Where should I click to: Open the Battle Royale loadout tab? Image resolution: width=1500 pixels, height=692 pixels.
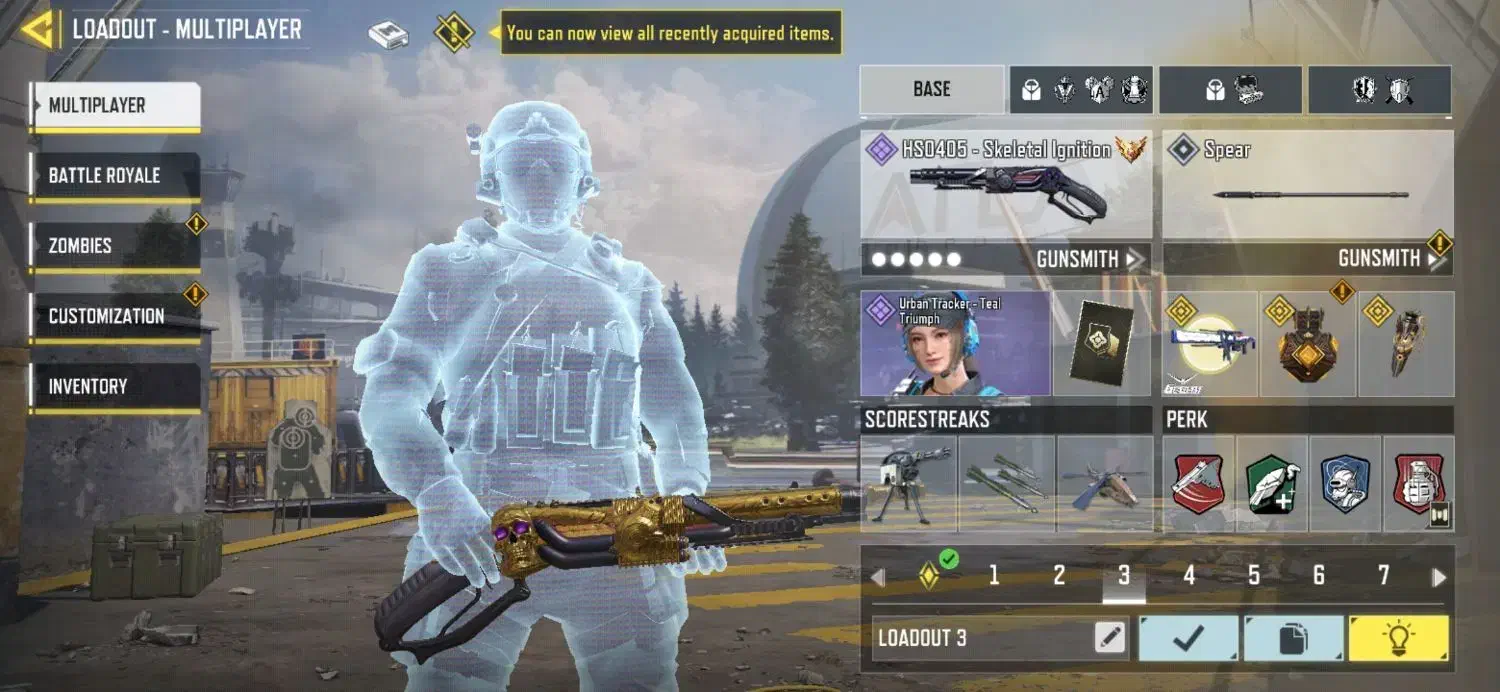(114, 176)
